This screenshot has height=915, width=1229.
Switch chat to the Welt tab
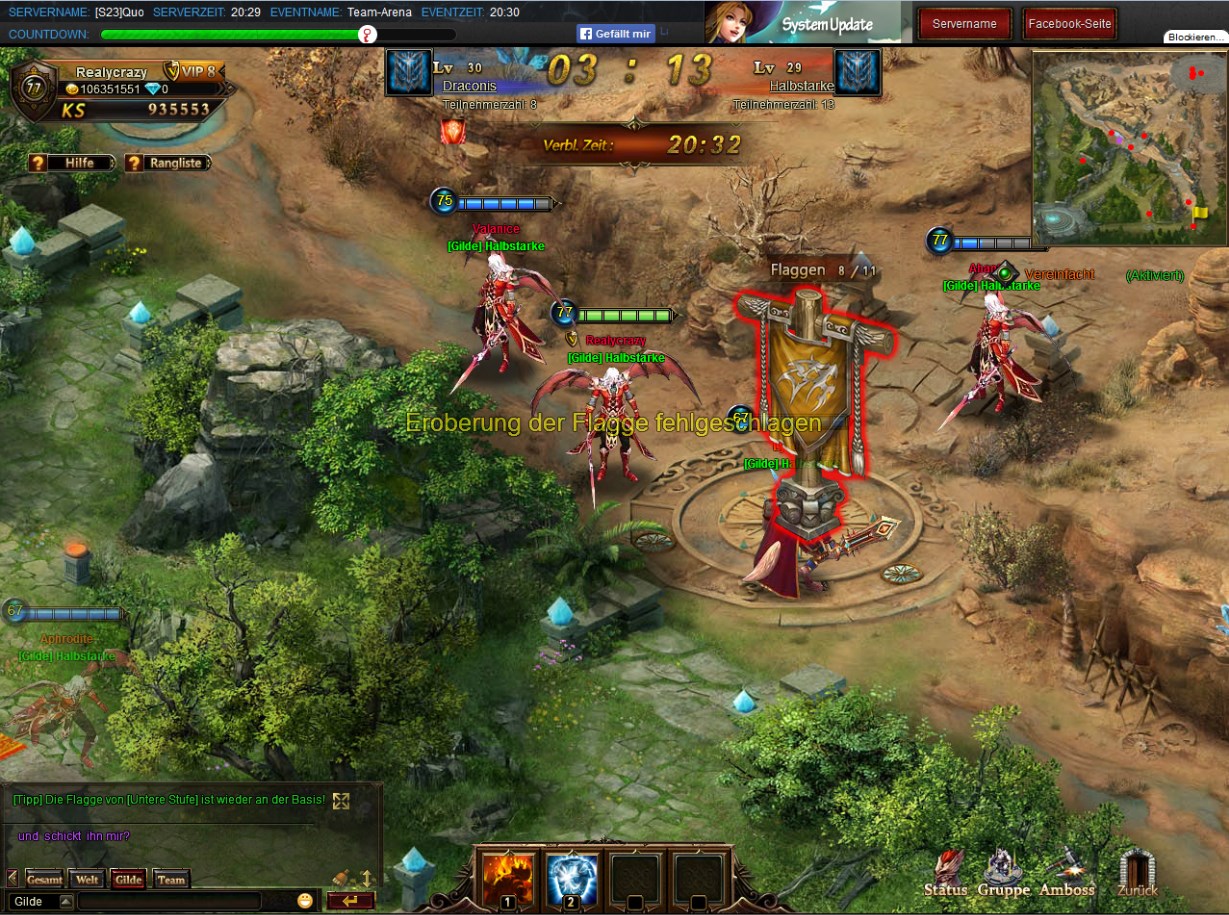pos(87,880)
